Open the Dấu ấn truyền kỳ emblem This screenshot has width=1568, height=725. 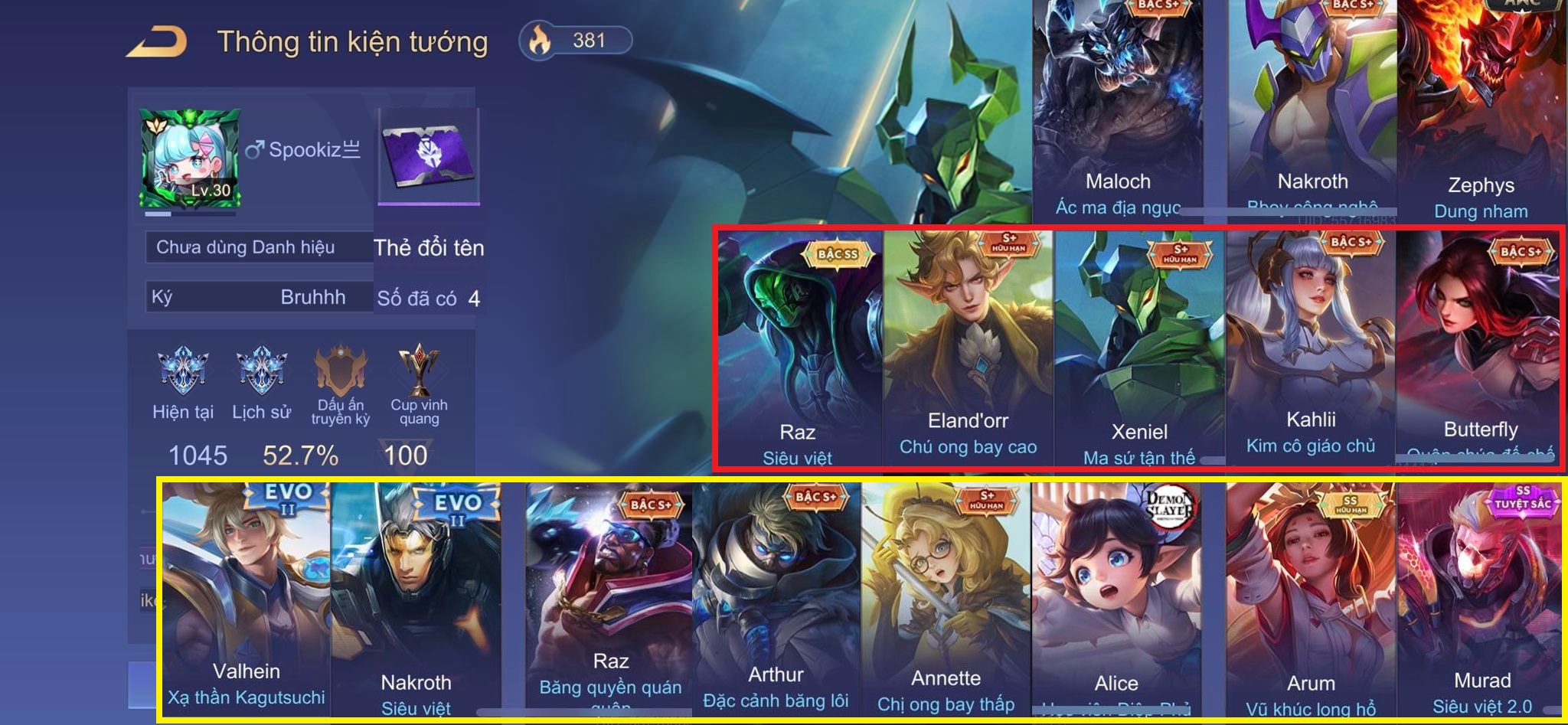click(341, 371)
